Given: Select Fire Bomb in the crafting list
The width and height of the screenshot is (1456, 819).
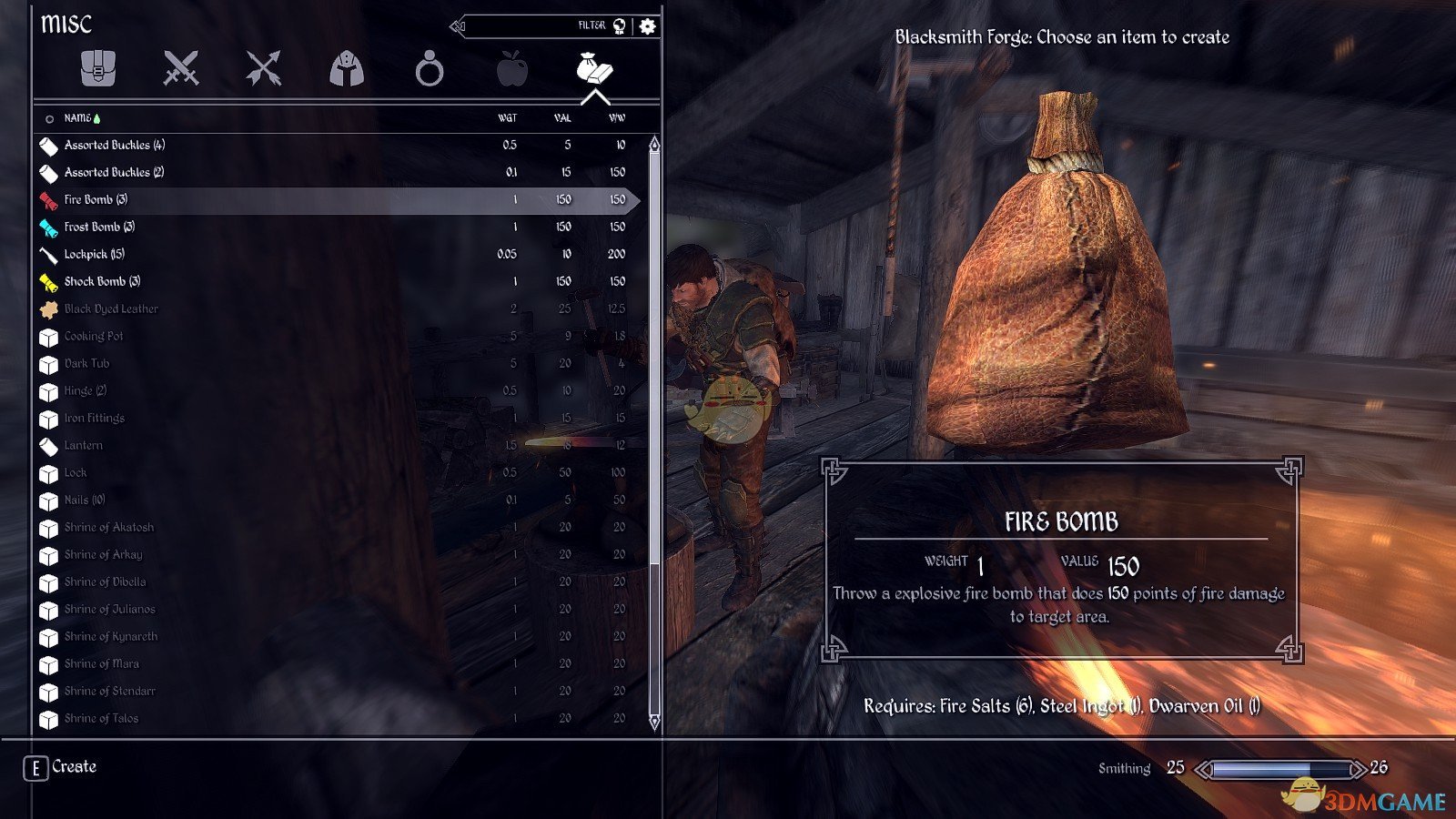Looking at the screenshot, I should pyautogui.click(x=96, y=199).
